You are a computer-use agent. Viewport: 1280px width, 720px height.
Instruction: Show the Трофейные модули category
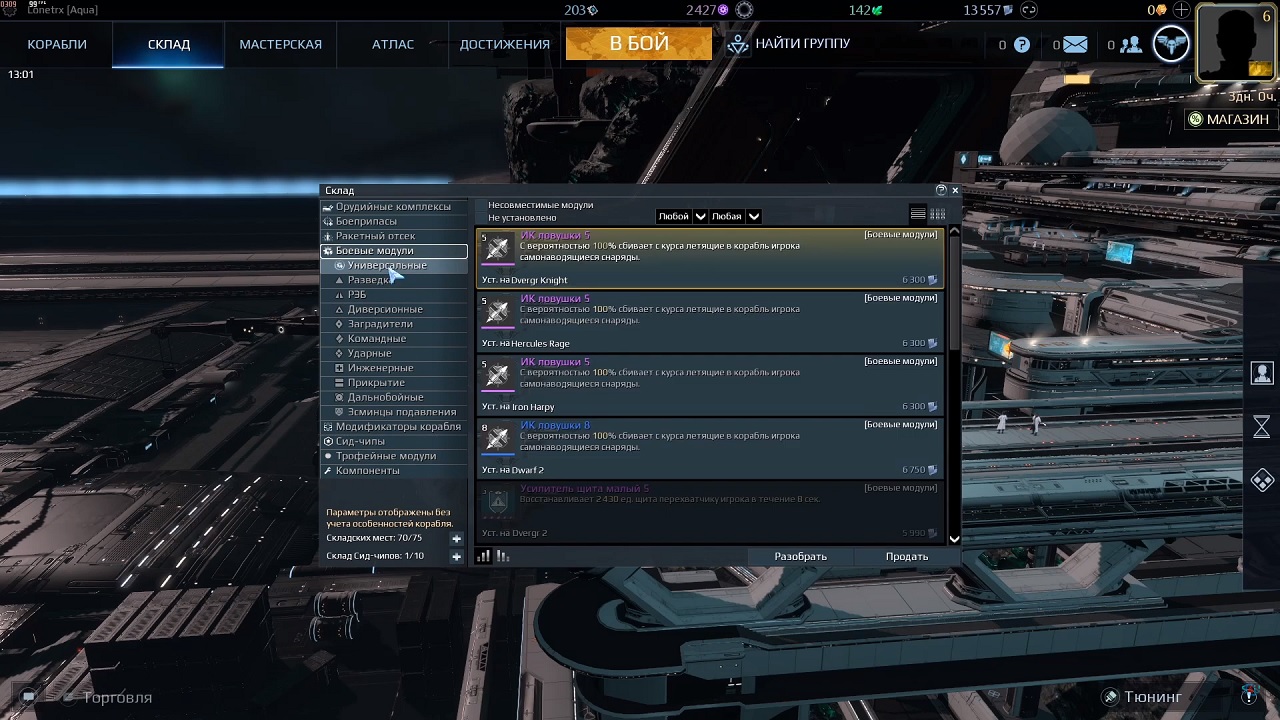pyautogui.click(x=385, y=456)
